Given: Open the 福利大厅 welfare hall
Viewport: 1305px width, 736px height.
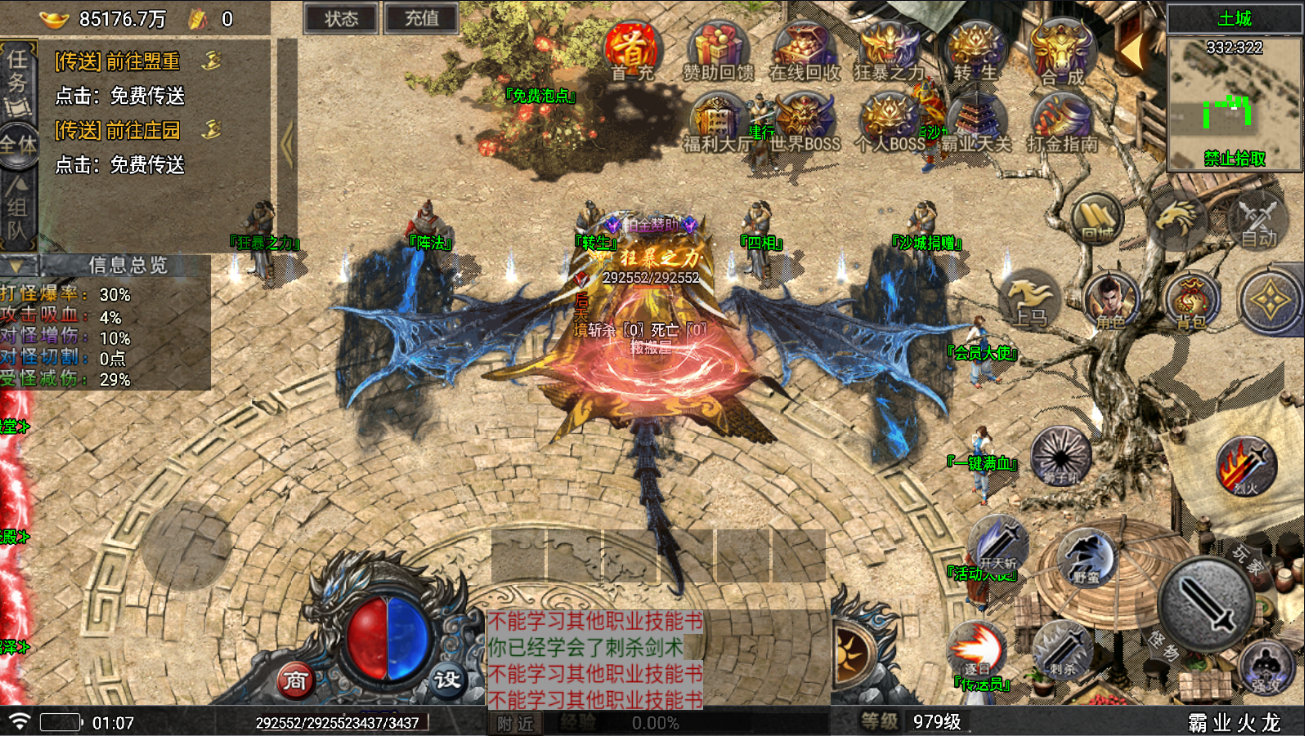Looking at the screenshot, I should click(718, 120).
